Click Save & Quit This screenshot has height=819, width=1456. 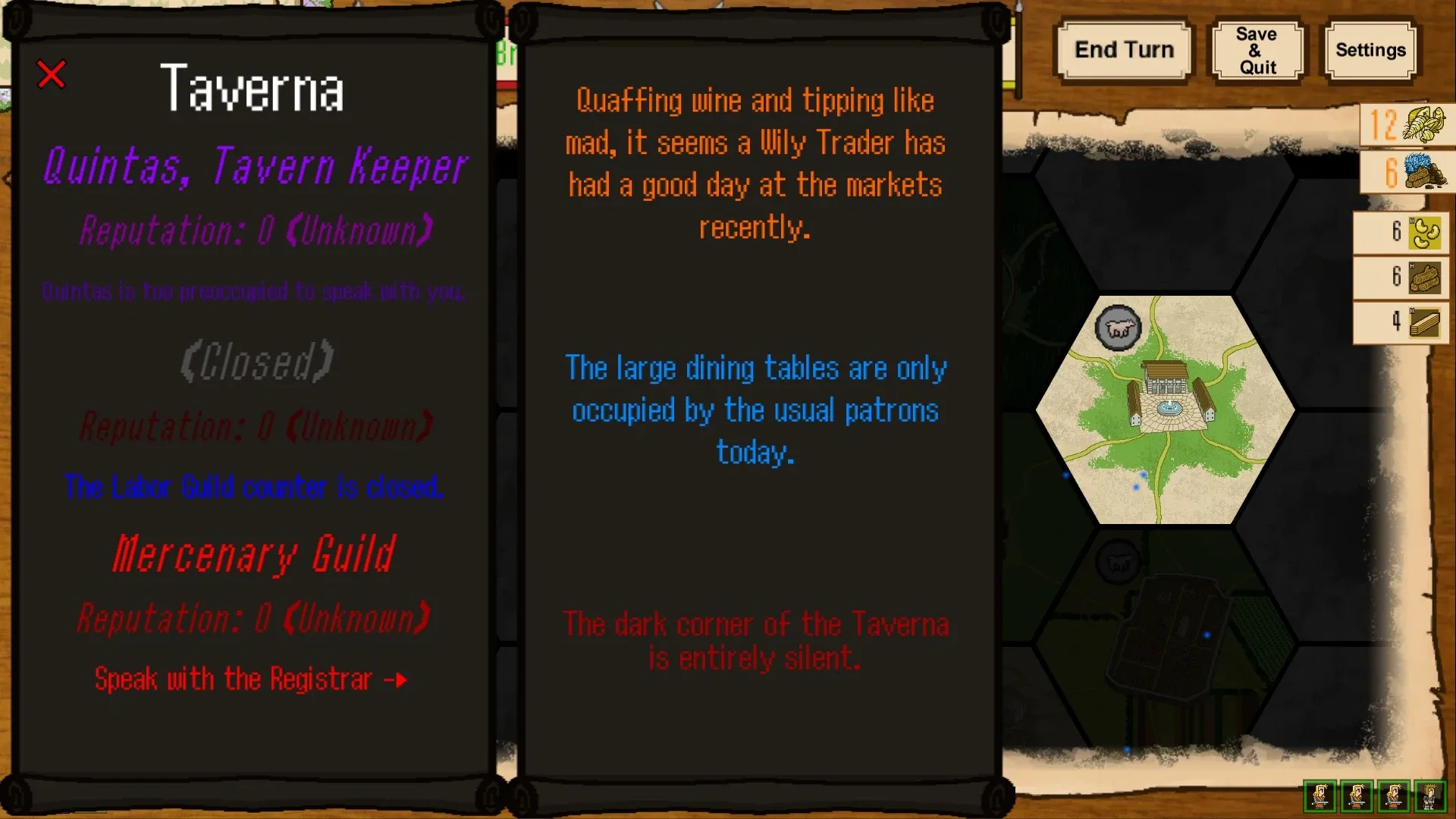click(x=1257, y=49)
